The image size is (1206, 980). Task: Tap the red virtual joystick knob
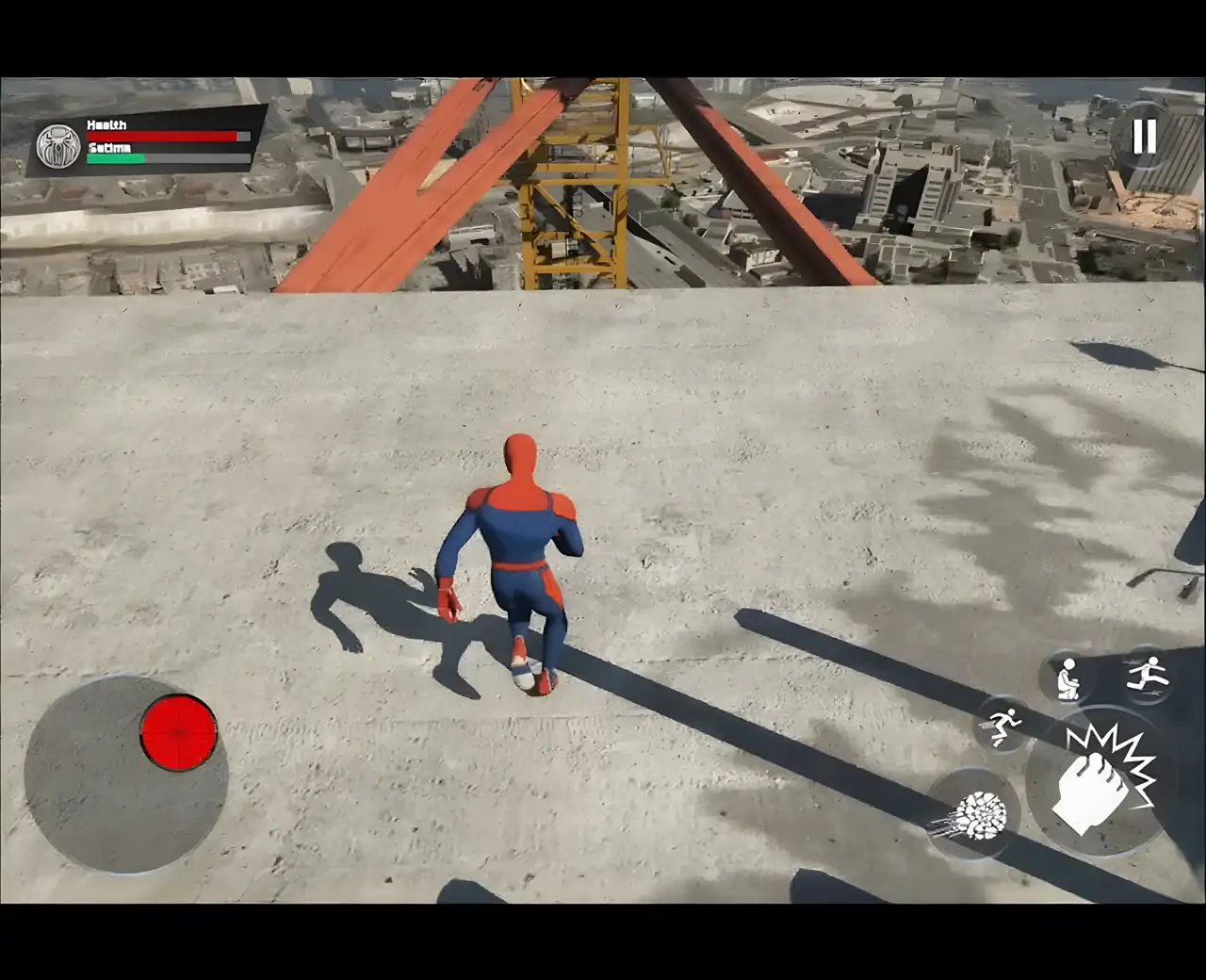click(178, 731)
